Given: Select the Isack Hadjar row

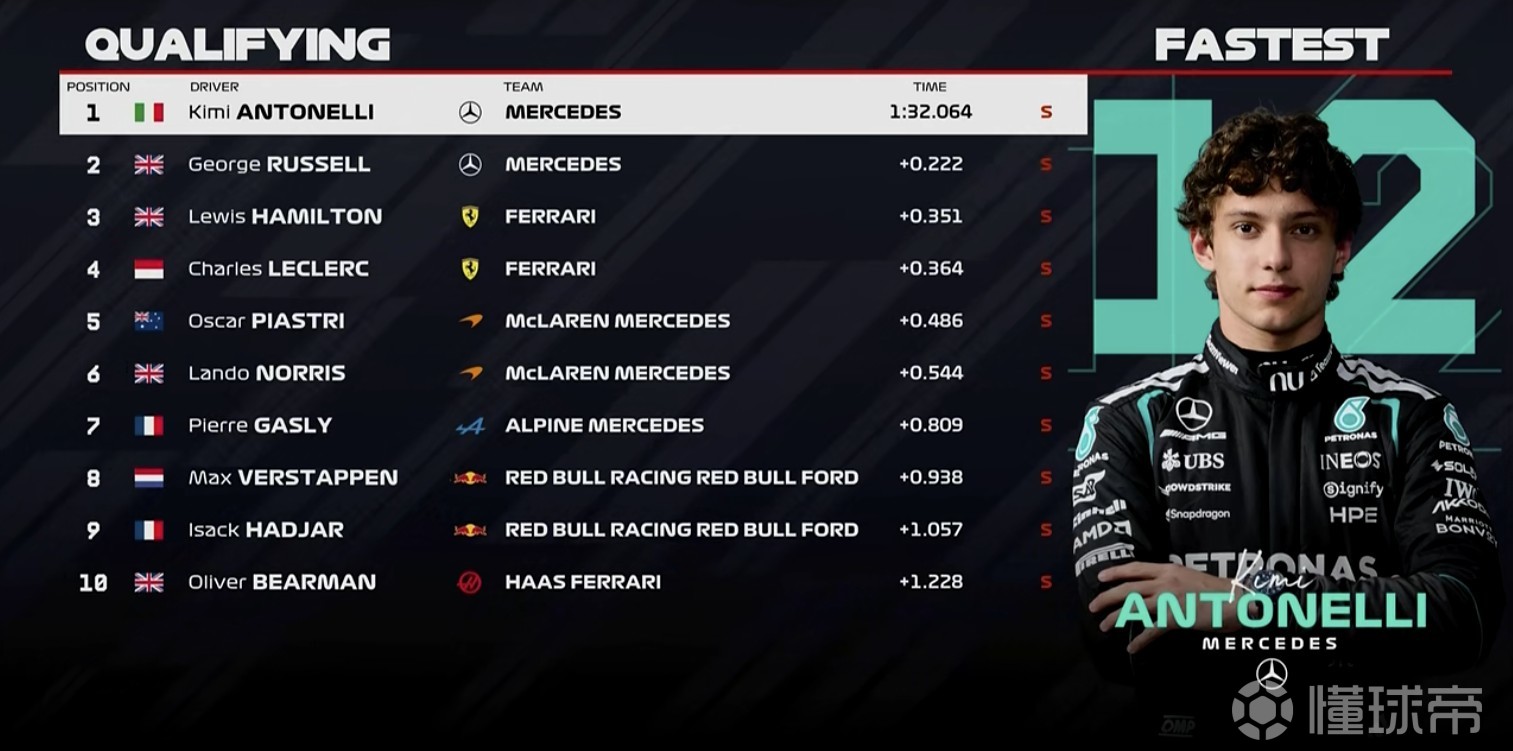Looking at the screenshot, I should (572, 529).
